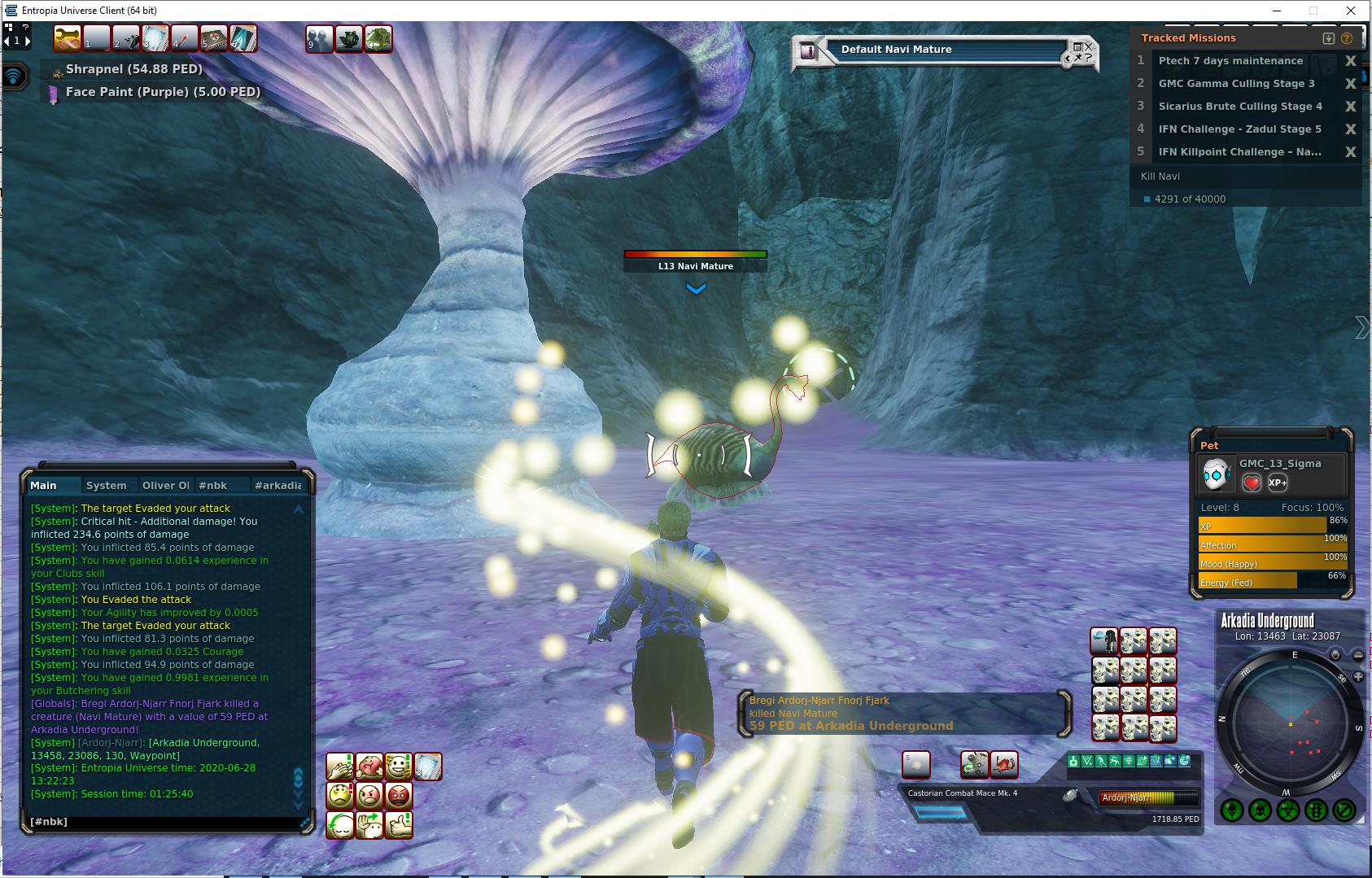The image size is (1372, 878).
Task: Stop tracking the Sicarius Brute Culling Stage 4 mission
Action: 1351,107
